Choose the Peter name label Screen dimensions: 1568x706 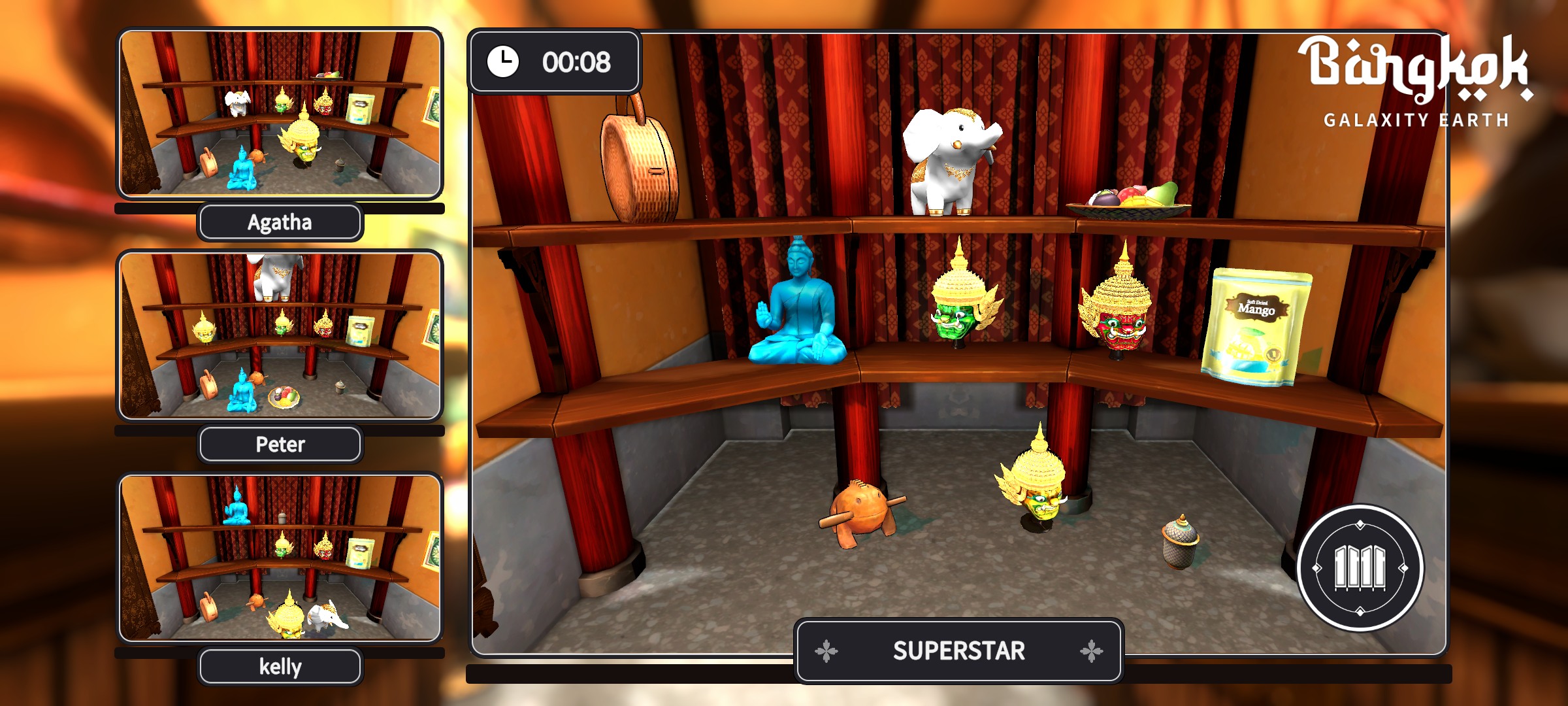pyautogui.click(x=280, y=445)
